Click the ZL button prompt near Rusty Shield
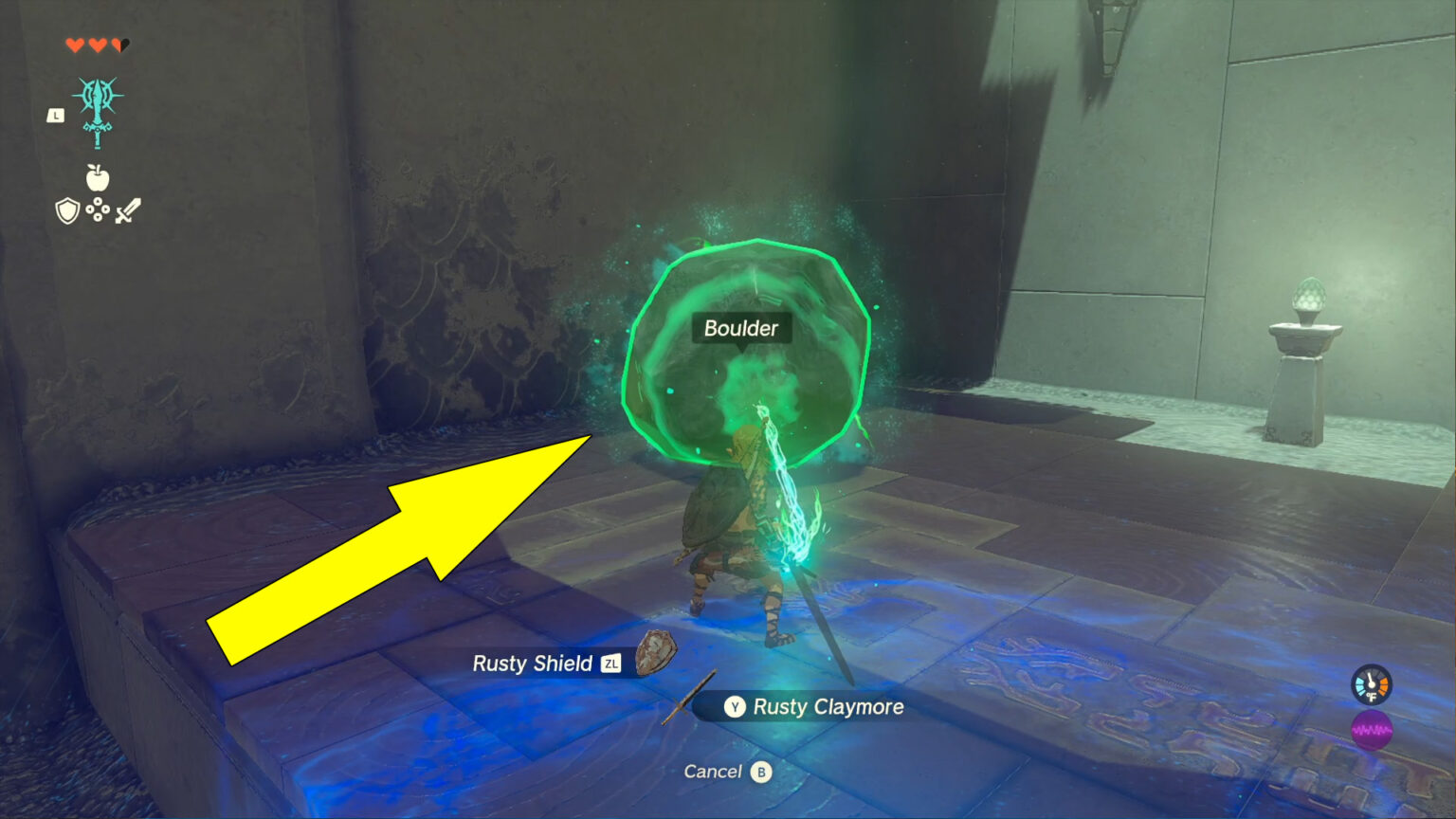This screenshot has width=1456, height=819. click(x=611, y=664)
